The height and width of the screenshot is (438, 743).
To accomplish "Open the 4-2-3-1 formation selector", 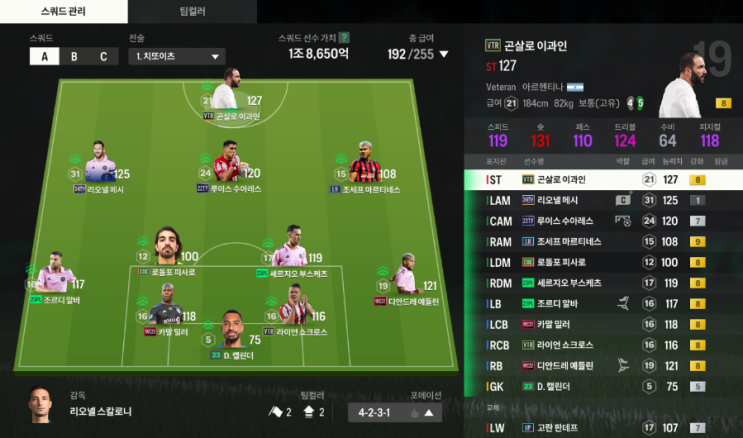I will [398, 411].
